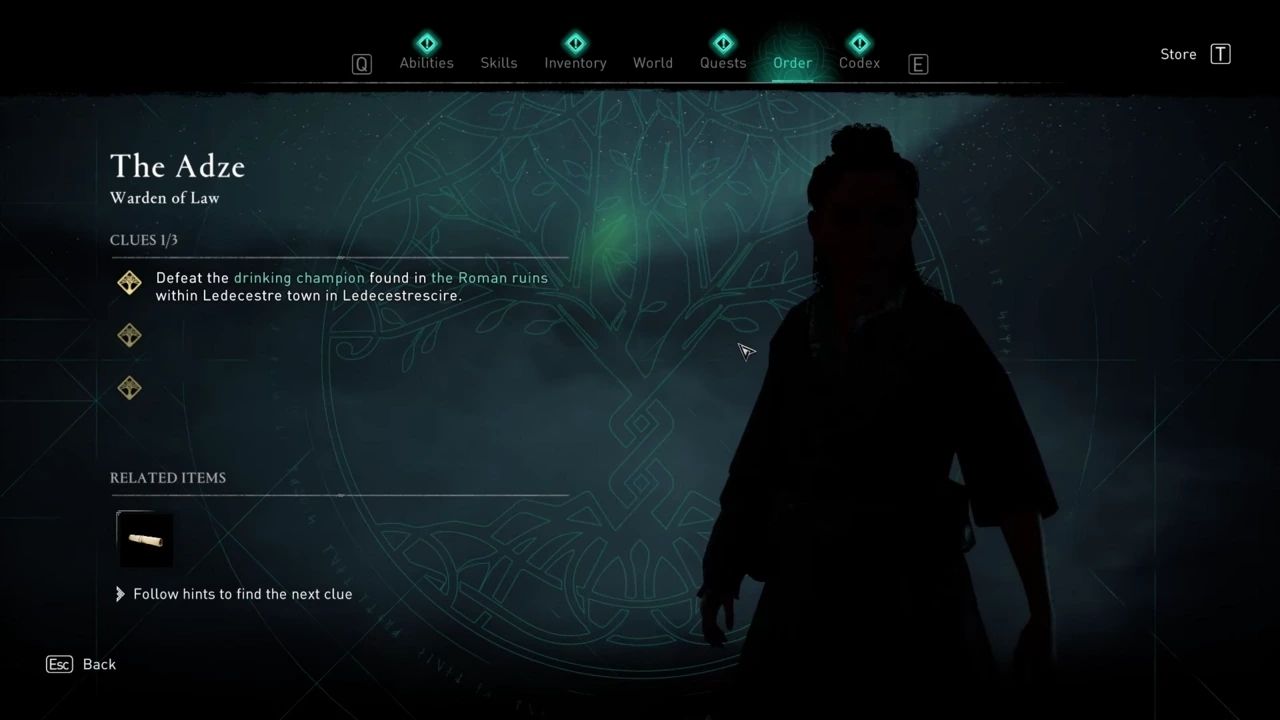Image resolution: width=1280 pixels, height=720 pixels.
Task: Open the Inventory icon
Action: (575, 43)
